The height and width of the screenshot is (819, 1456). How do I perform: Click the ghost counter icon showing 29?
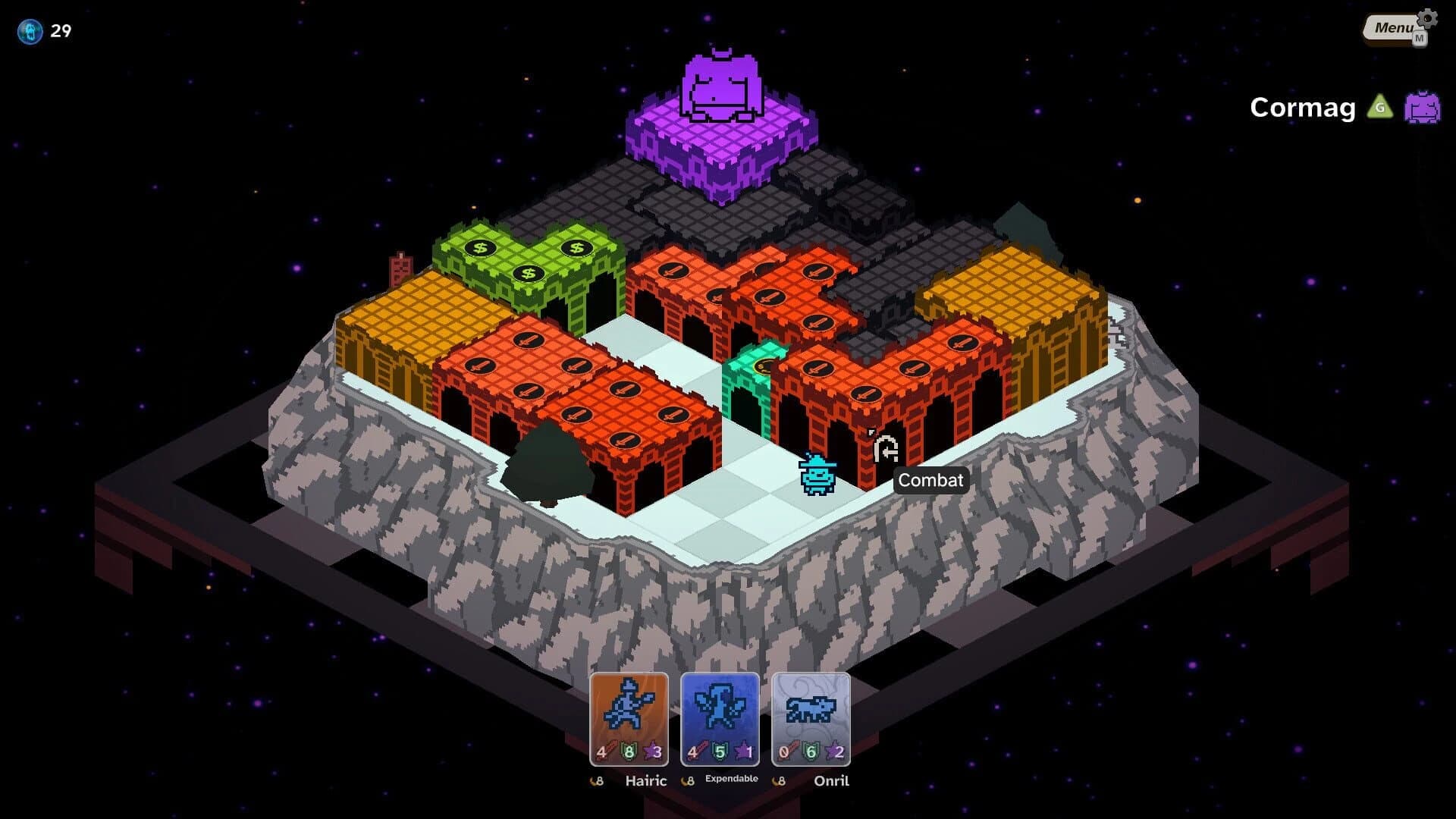[x=30, y=32]
